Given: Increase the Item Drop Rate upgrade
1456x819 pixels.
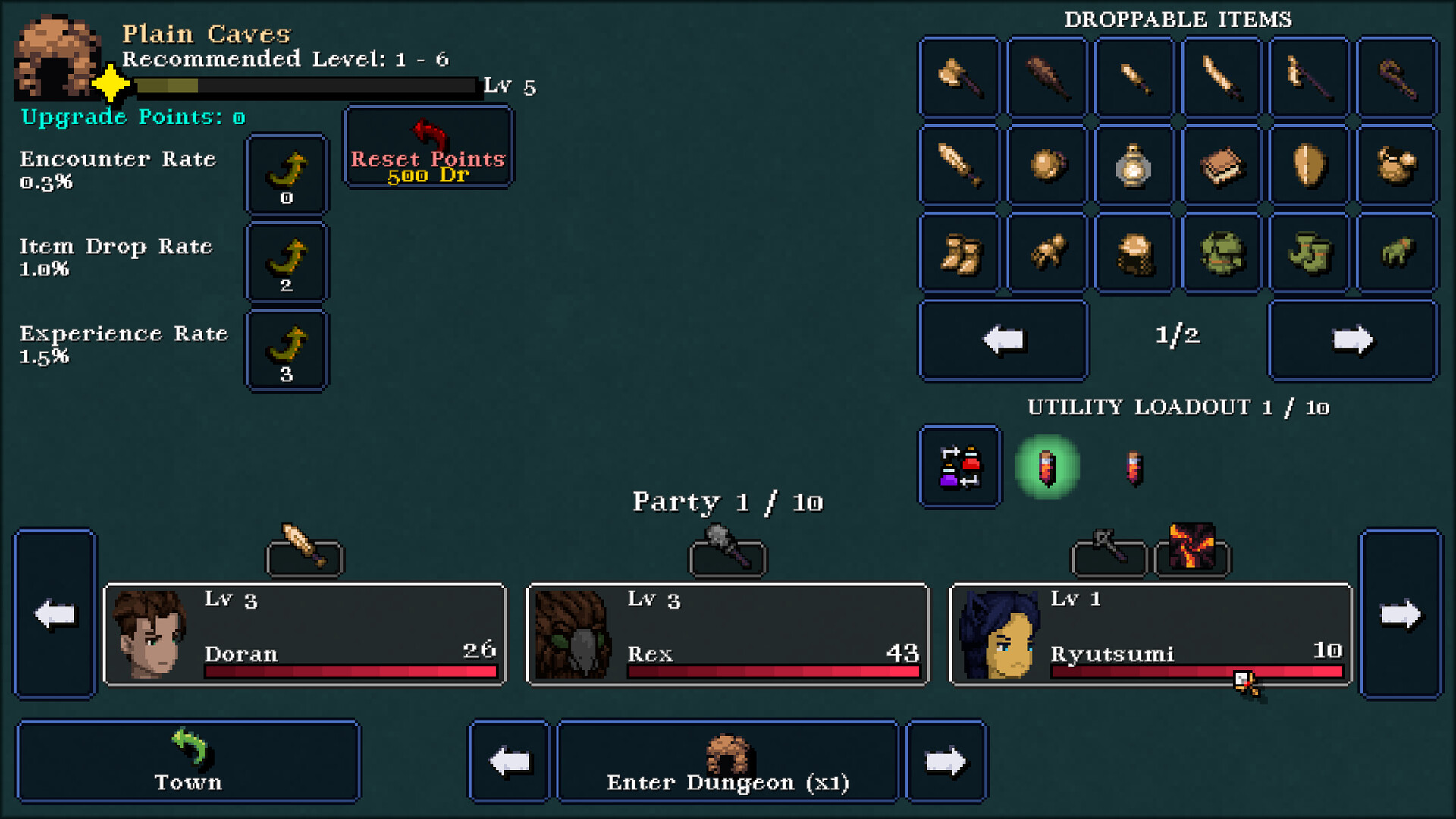Looking at the screenshot, I should (x=286, y=262).
